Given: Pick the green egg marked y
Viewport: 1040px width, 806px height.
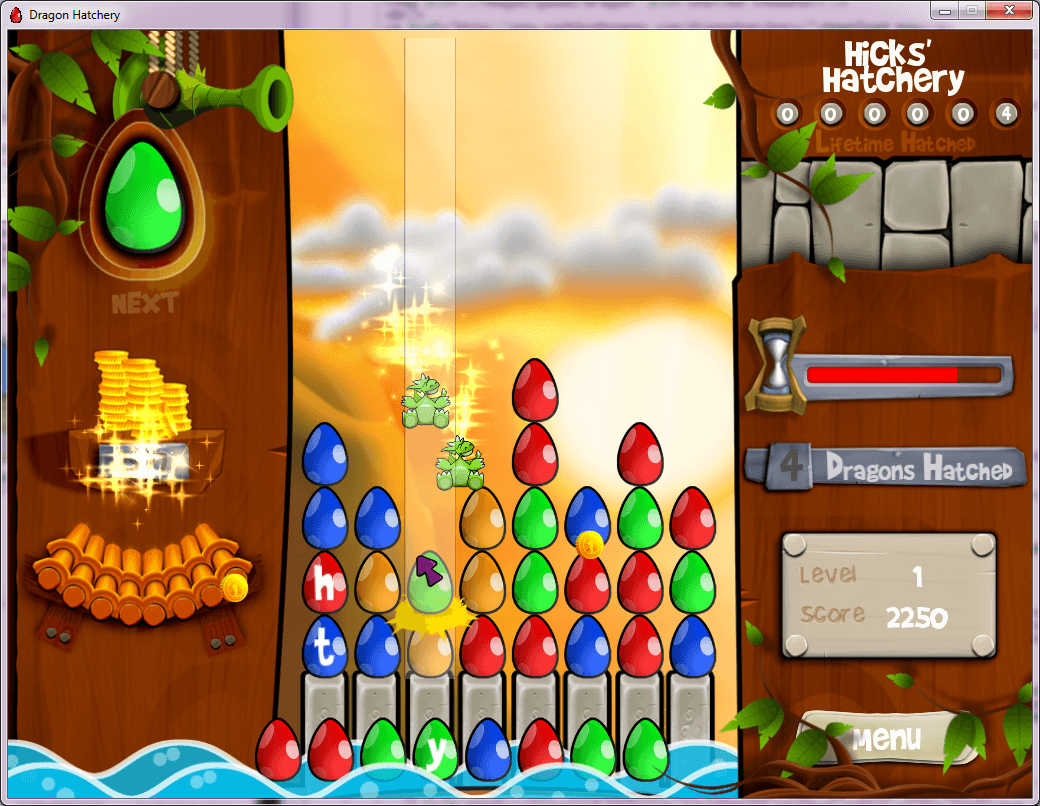Looking at the screenshot, I should tap(435, 750).
